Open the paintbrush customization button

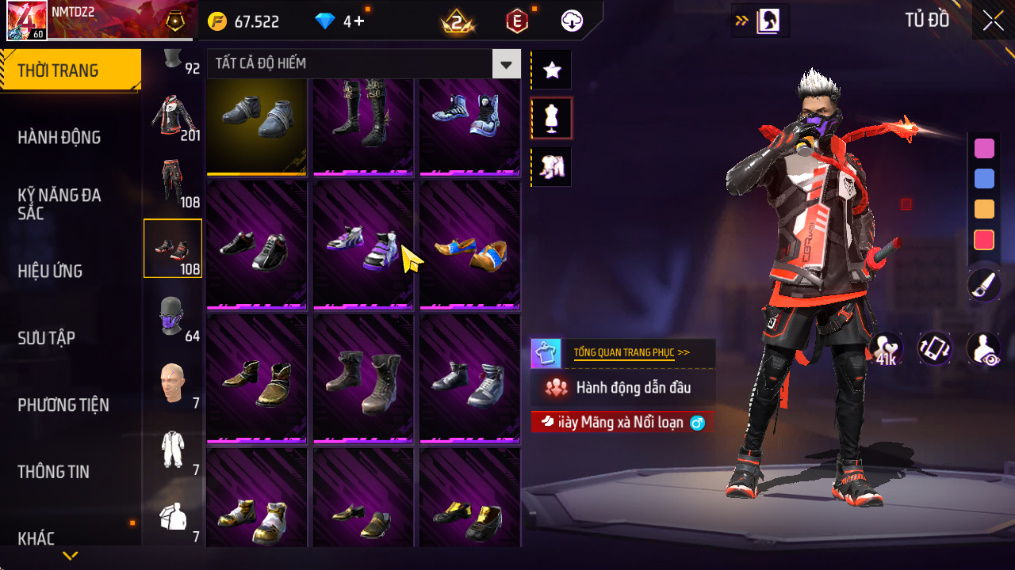[x=984, y=285]
